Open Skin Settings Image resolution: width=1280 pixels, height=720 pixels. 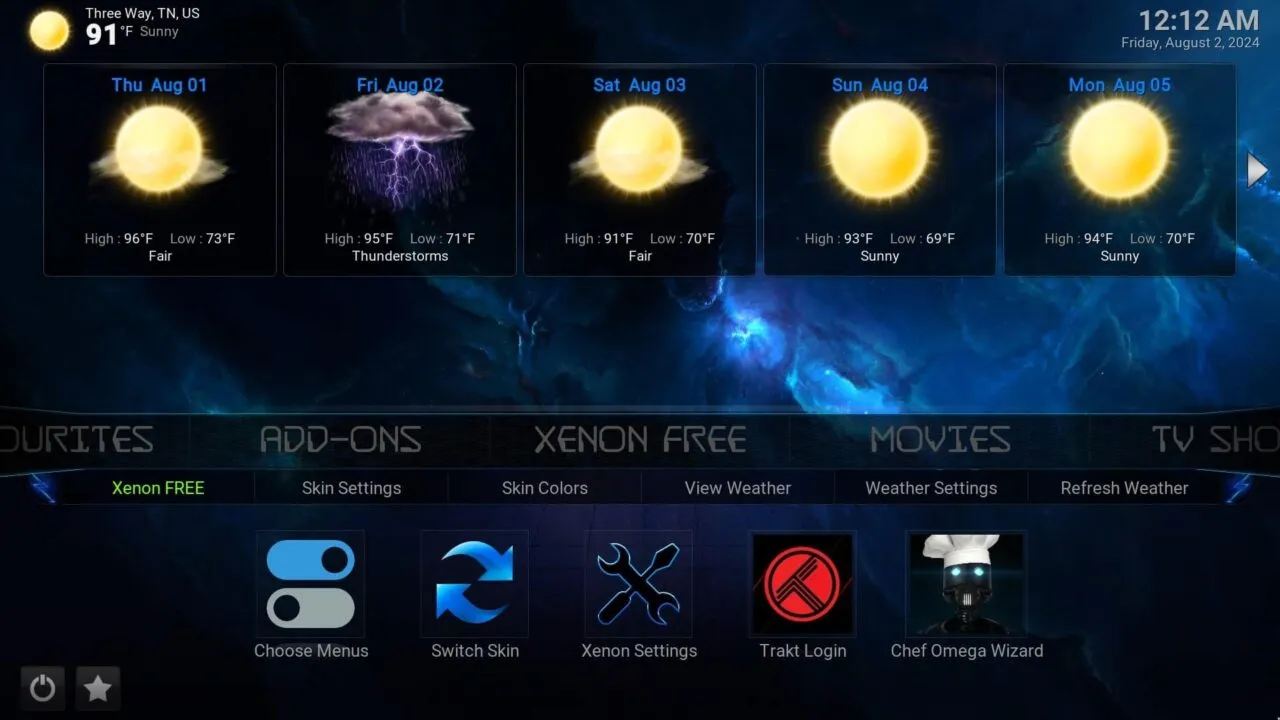[x=351, y=488]
